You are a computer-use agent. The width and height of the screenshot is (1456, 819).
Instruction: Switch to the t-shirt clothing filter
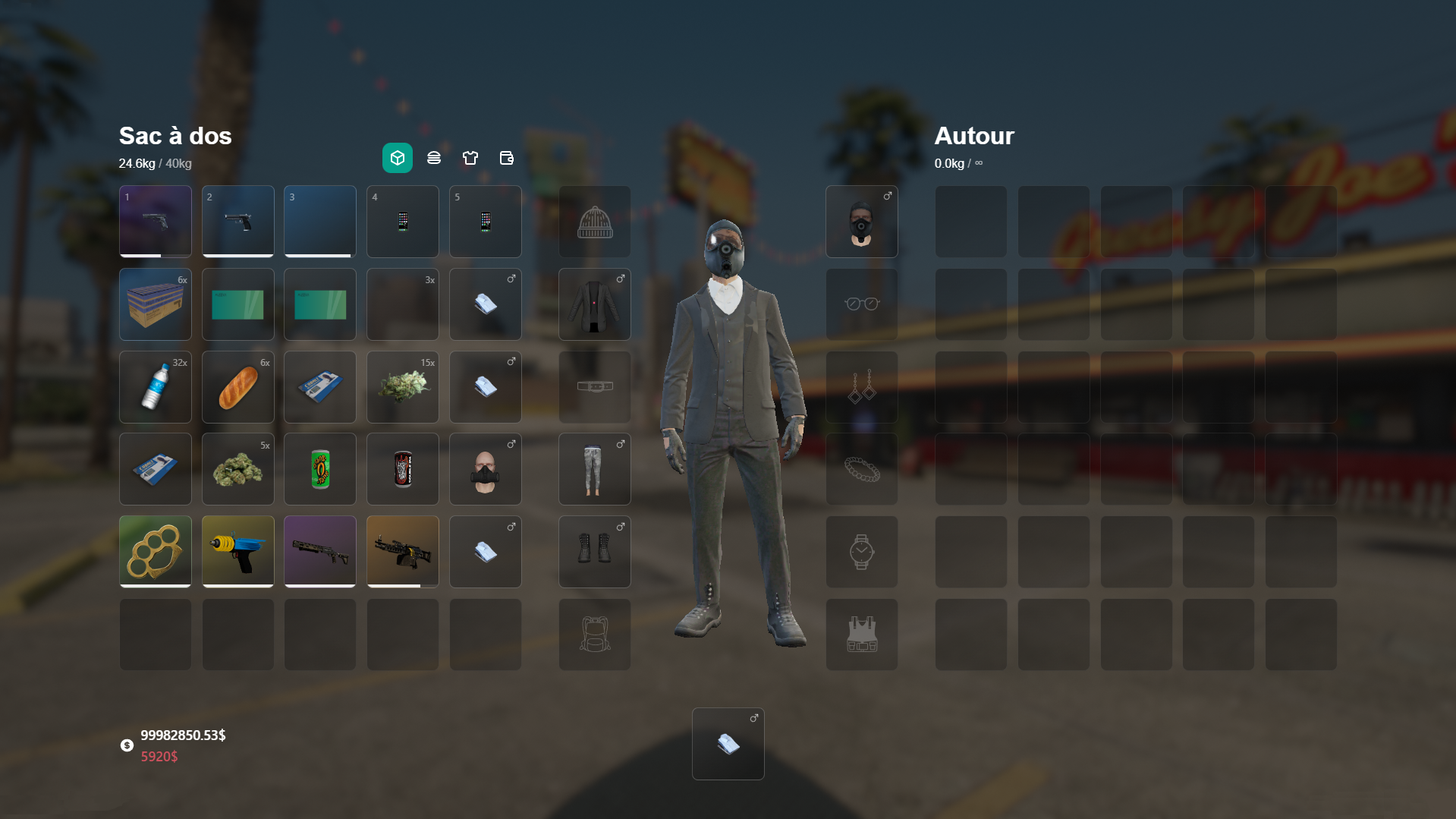click(470, 158)
